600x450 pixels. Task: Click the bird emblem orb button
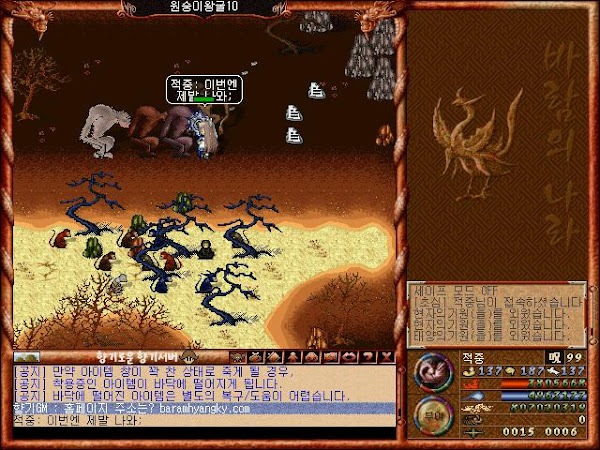point(433,371)
